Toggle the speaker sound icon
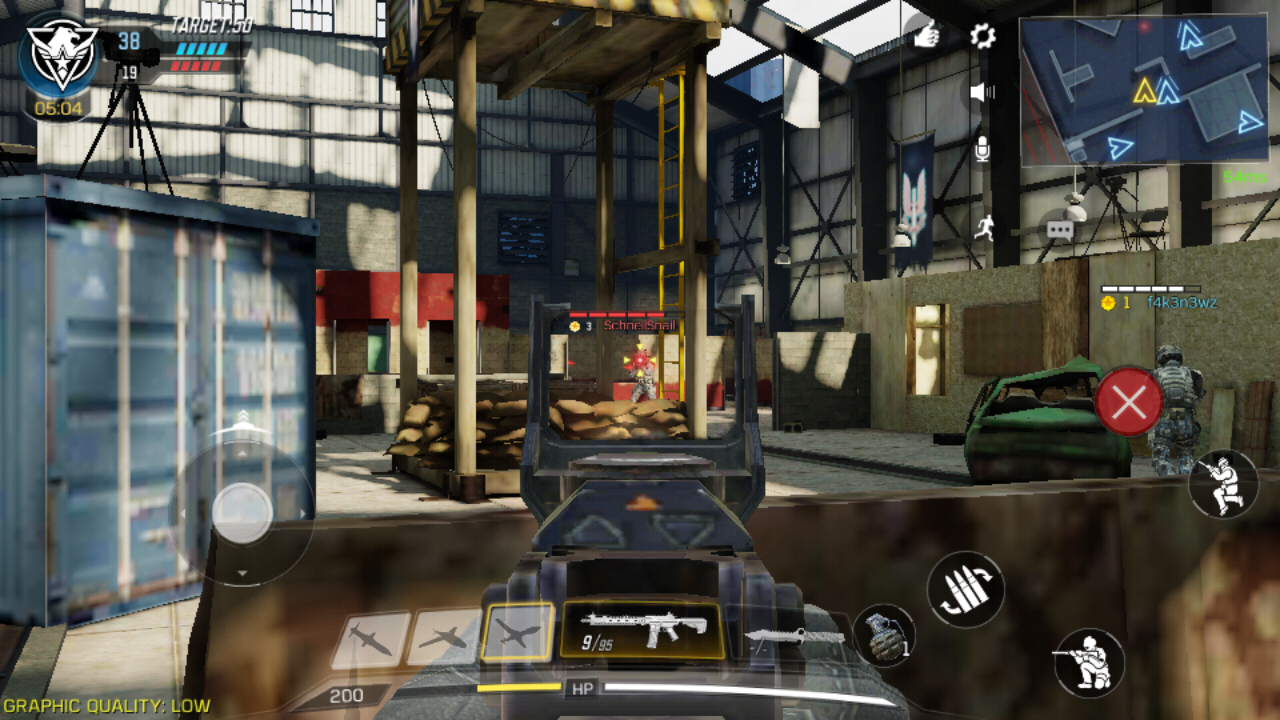 click(x=982, y=93)
